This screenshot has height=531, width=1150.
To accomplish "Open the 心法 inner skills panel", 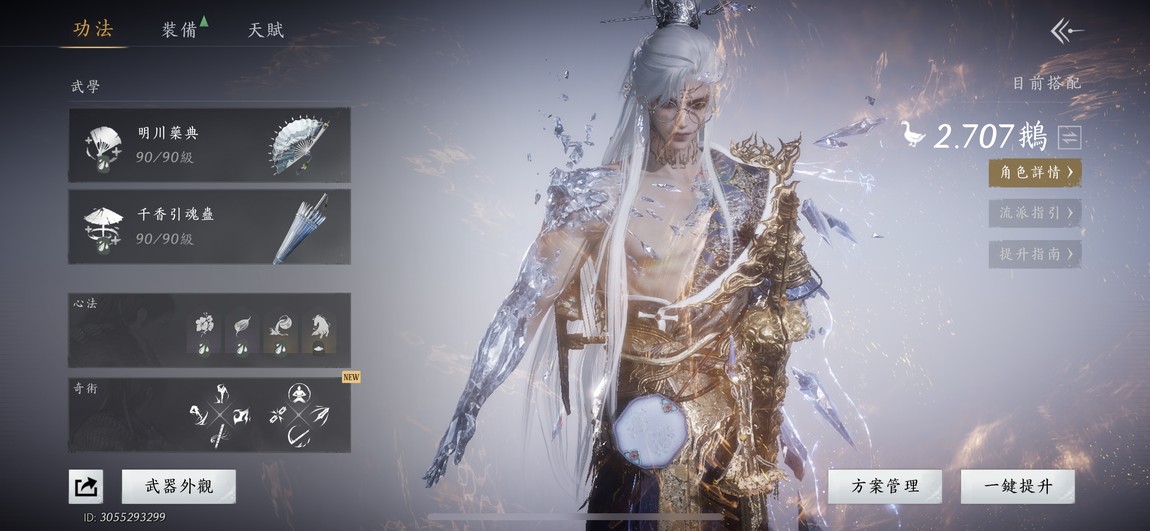I will coord(209,330).
